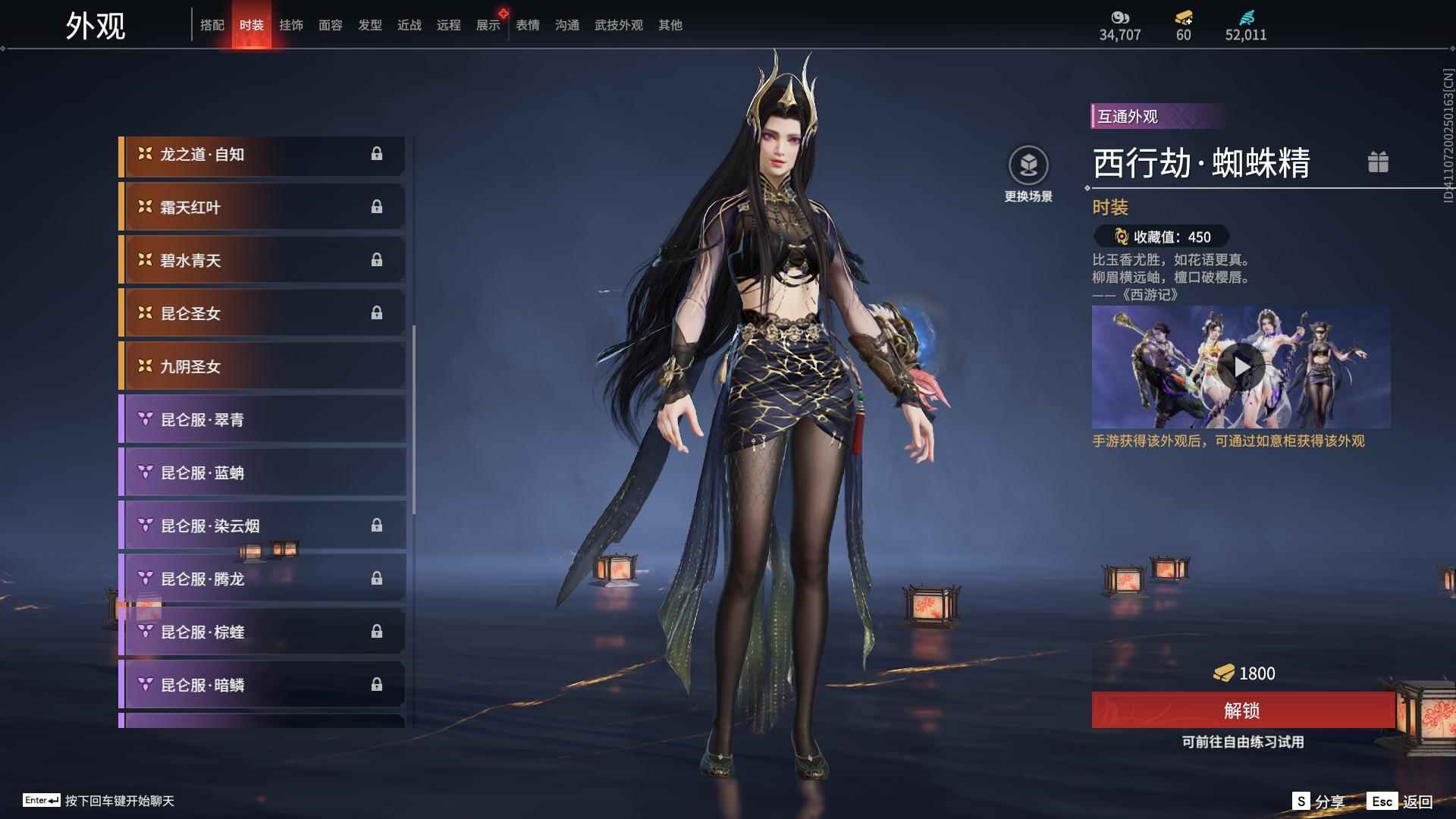Open the 近战 melee tab
Viewport: 1456px width, 819px height.
point(409,25)
